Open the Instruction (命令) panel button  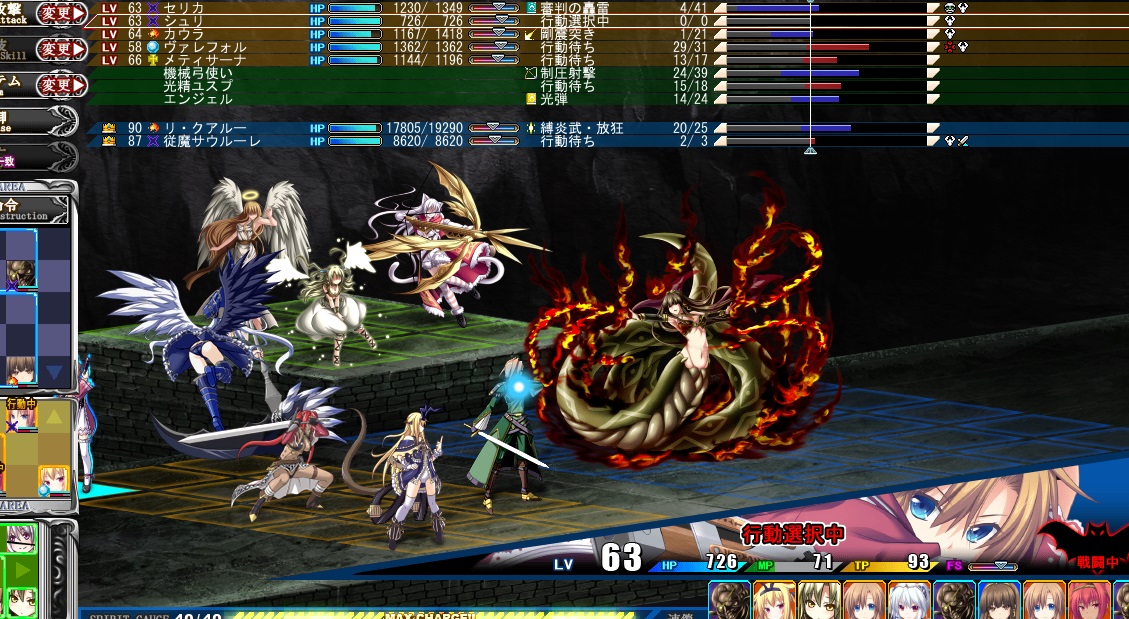pyautogui.click(x=38, y=209)
